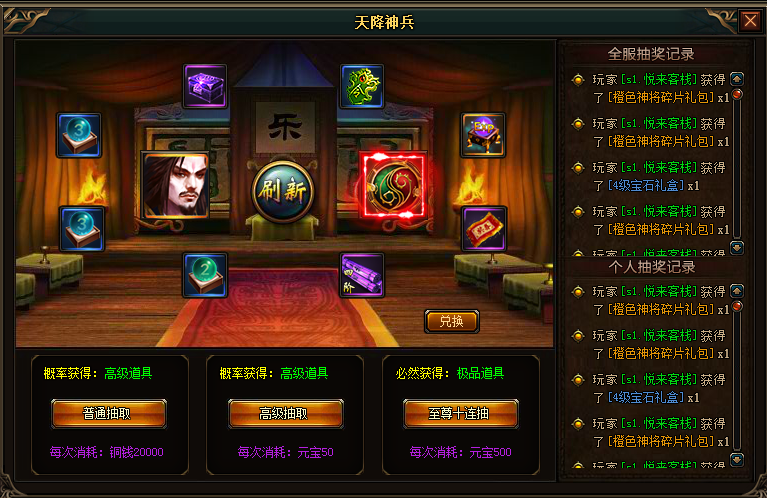Viewport: 767px width, 498px height.
Task: Click the round 刷新 refresh button
Action: click(x=282, y=190)
